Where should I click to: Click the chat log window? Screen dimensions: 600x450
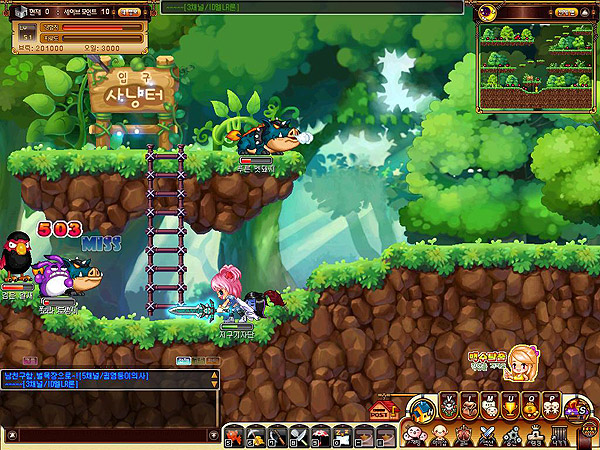pyautogui.click(x=108, y=396)
